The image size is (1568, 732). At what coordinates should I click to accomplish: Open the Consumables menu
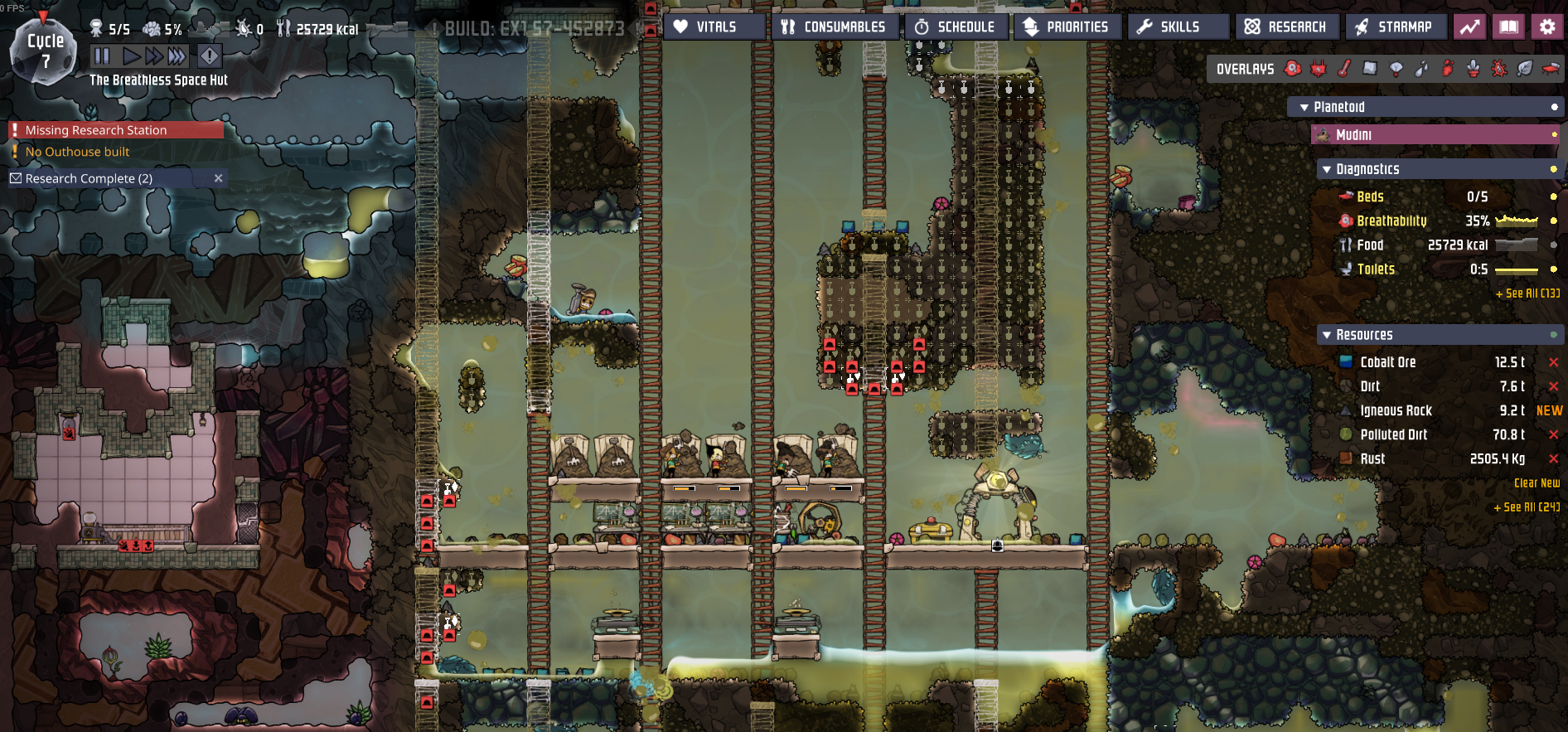pyautogui.click(x=836, y=27)
